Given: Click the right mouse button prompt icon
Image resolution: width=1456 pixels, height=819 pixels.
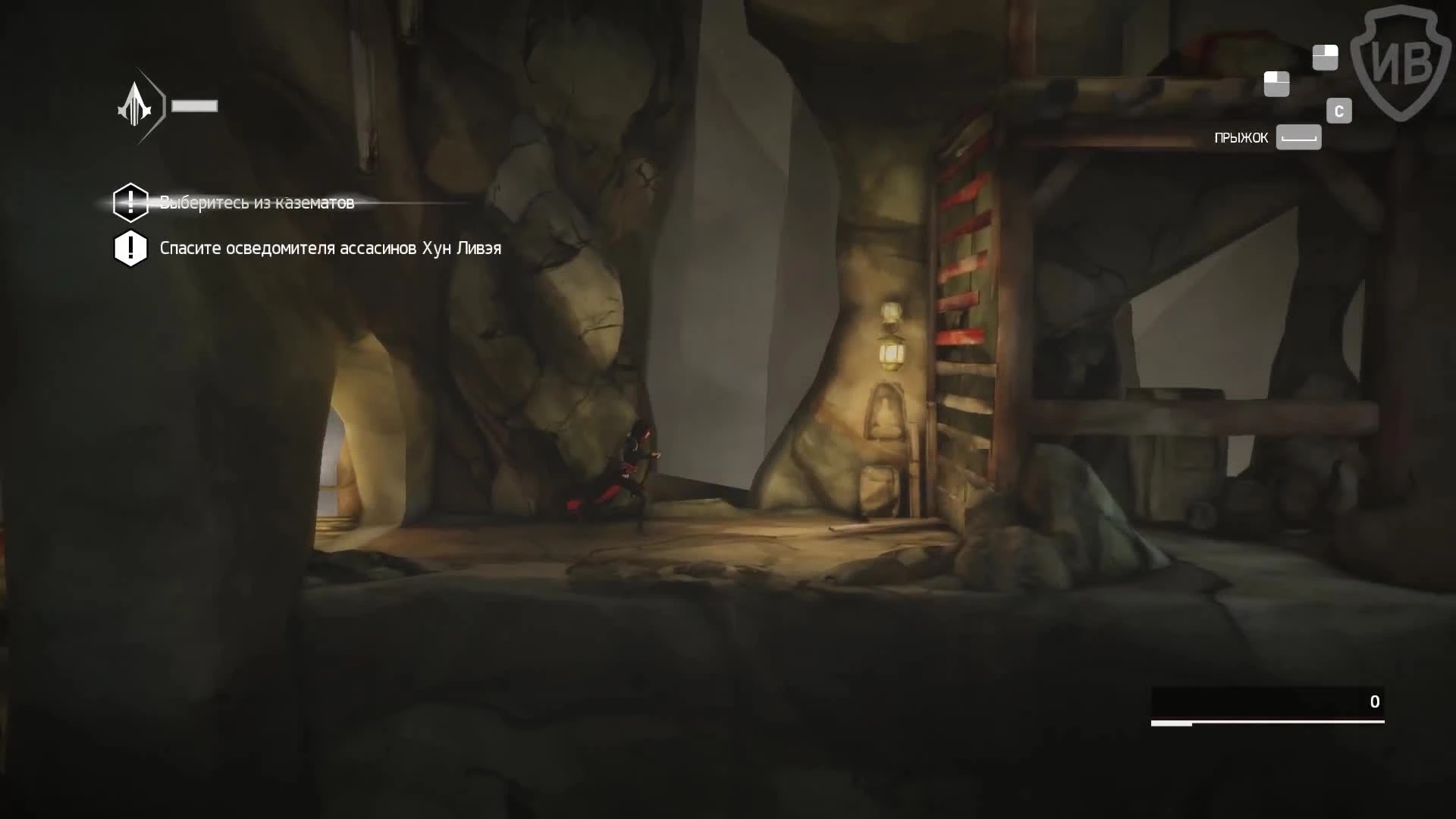Looking at the screenshot, I should click(1324, 56).
